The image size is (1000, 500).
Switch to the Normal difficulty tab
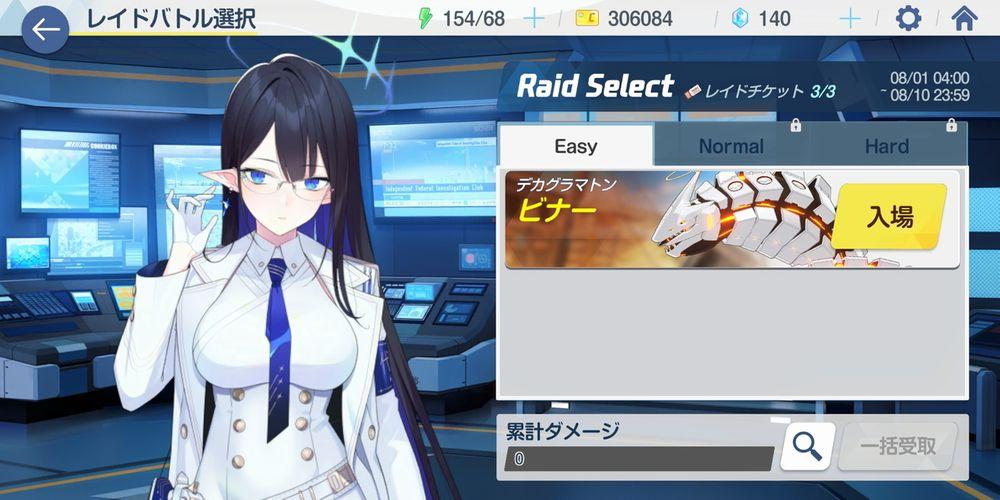point(731,146)
